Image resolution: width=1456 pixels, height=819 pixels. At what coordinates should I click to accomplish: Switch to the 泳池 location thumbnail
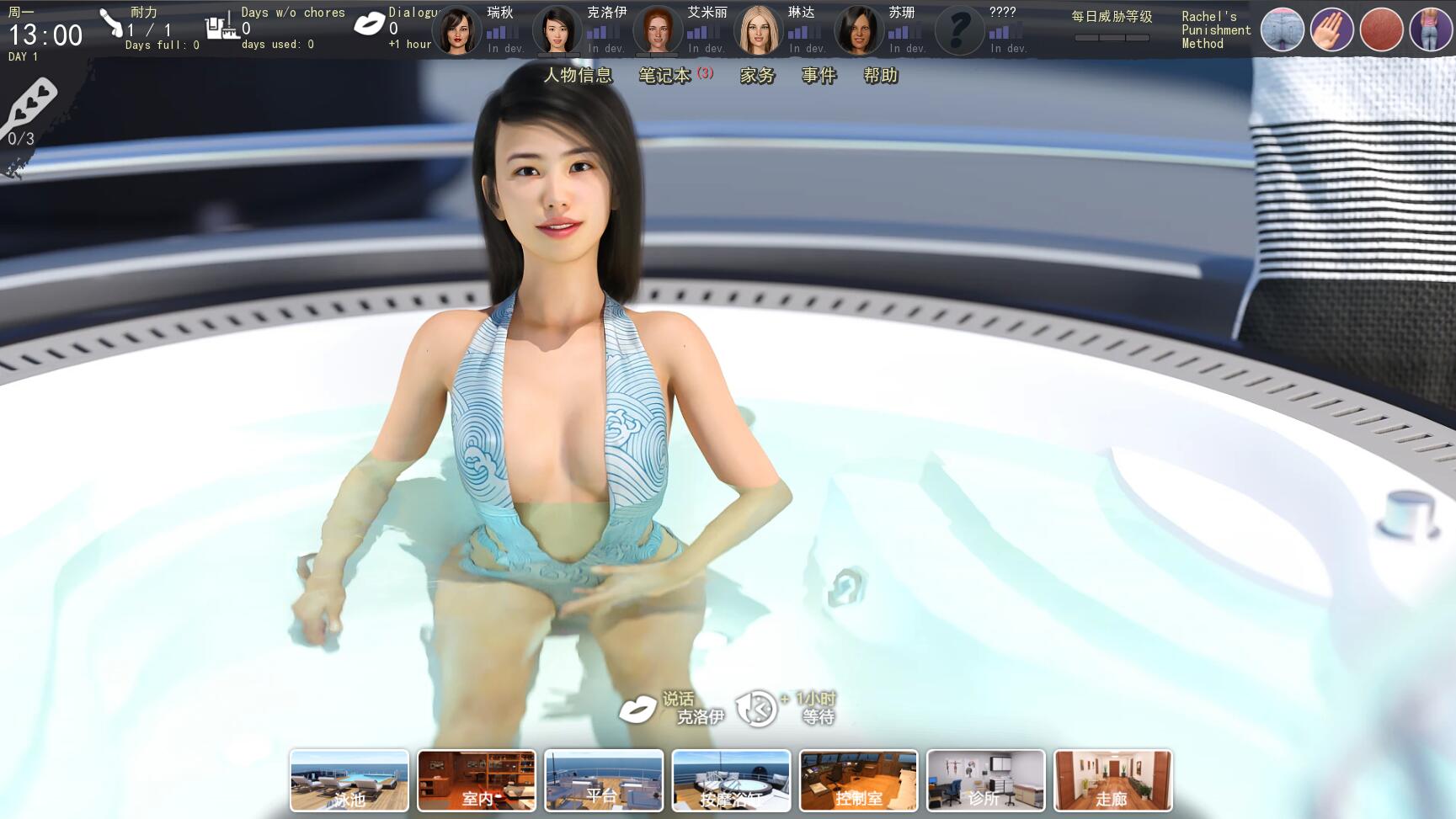tap(349, 781)
